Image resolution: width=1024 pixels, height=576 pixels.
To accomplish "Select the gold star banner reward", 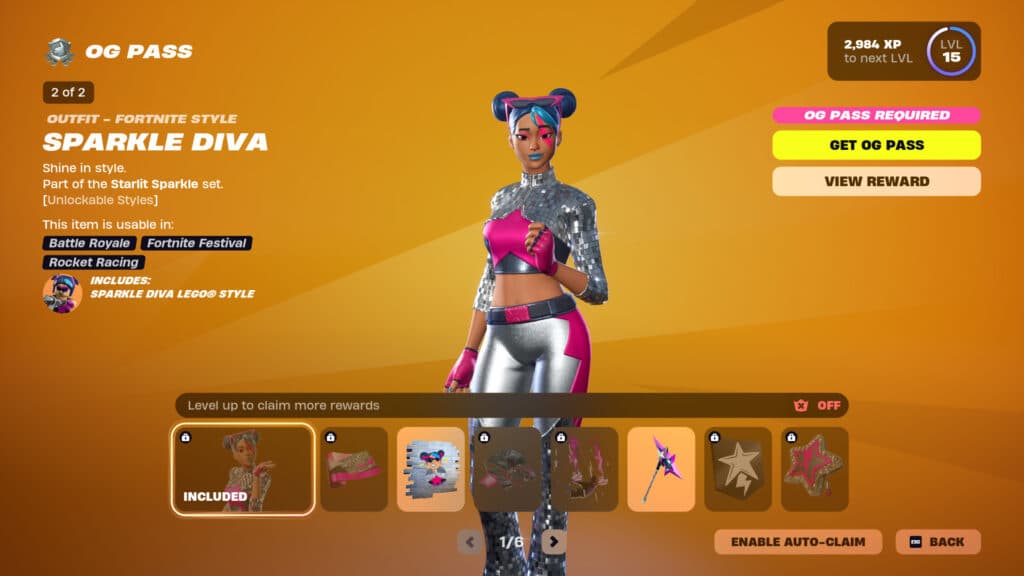I will point(738,470).
